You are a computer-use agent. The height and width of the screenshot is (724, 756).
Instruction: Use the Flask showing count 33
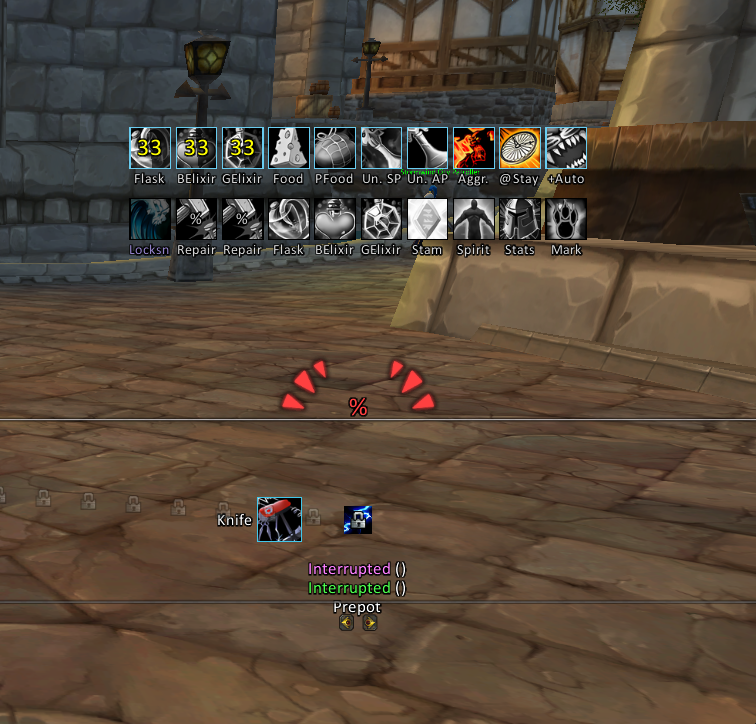tap(149, 148)
